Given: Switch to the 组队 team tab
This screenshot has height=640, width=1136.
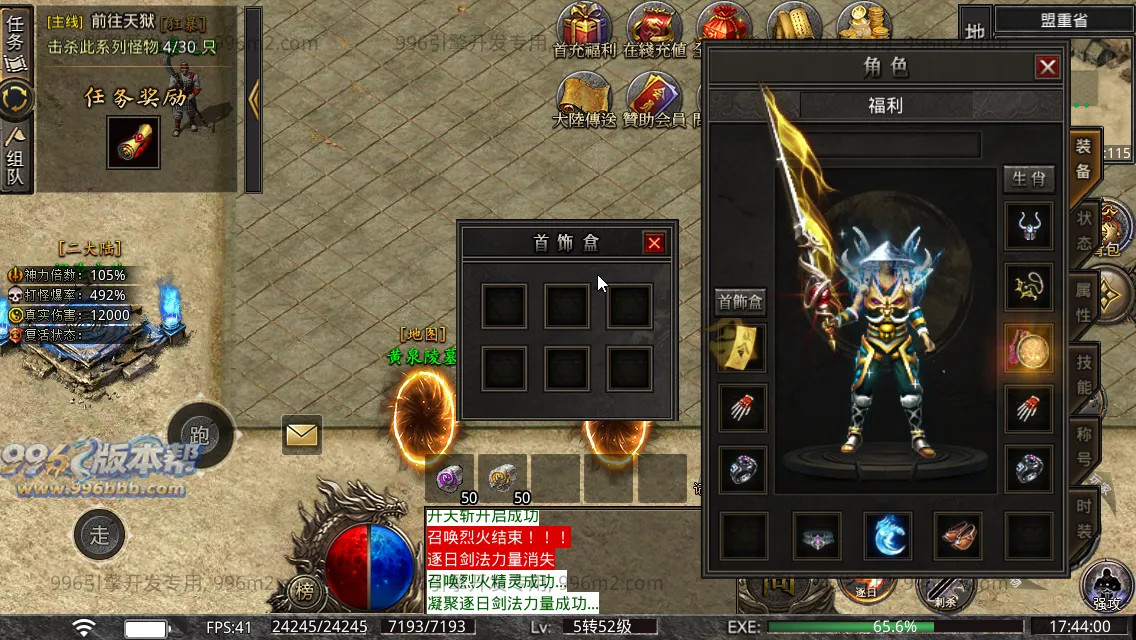Looking at the screenshot, I should pyautogui.click(x=17, y=156).
